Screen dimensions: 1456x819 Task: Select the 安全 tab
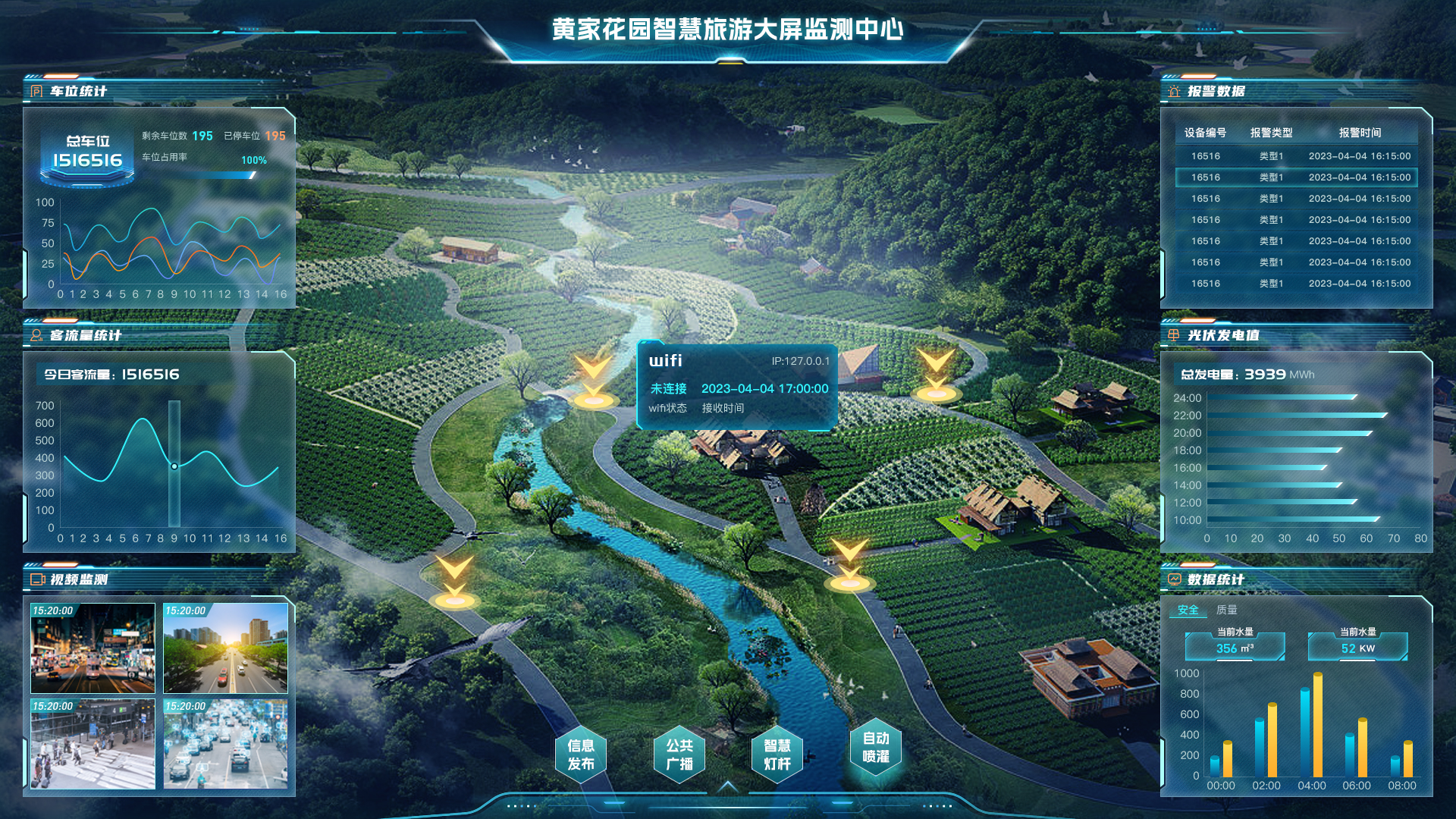click(x=1188, y=610)
